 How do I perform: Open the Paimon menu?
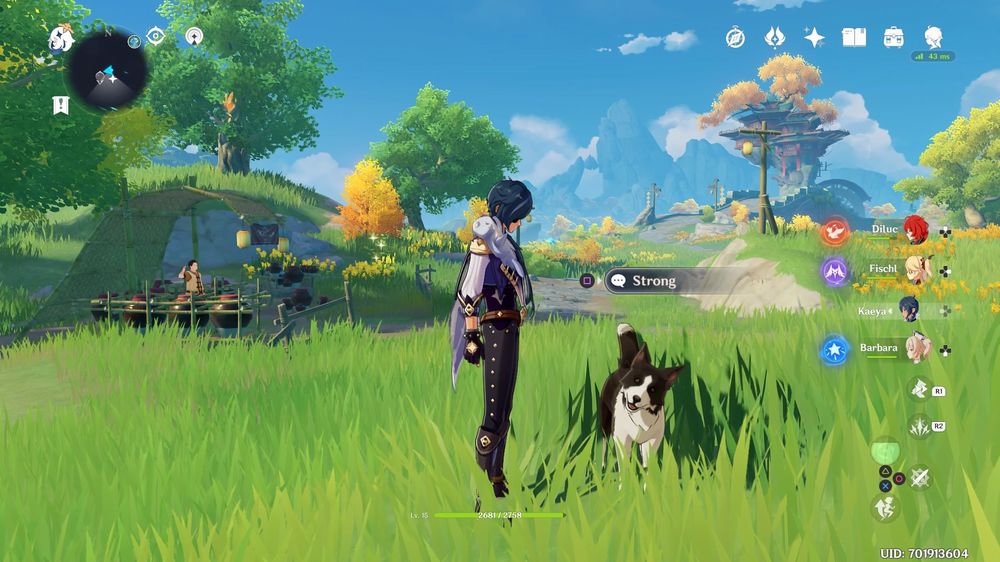coord(61,39)
